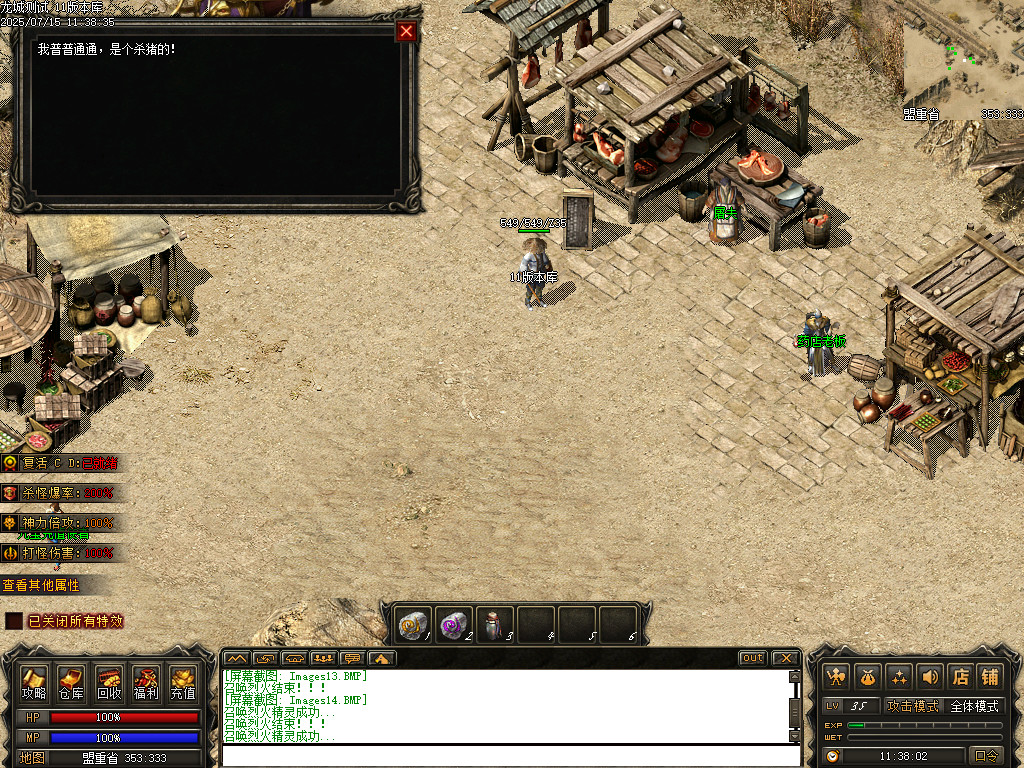Image resolution: width=1024 pixels, height=768 pixels.
Task: Open the 充值 recharge shop
Action: [183, 681]
